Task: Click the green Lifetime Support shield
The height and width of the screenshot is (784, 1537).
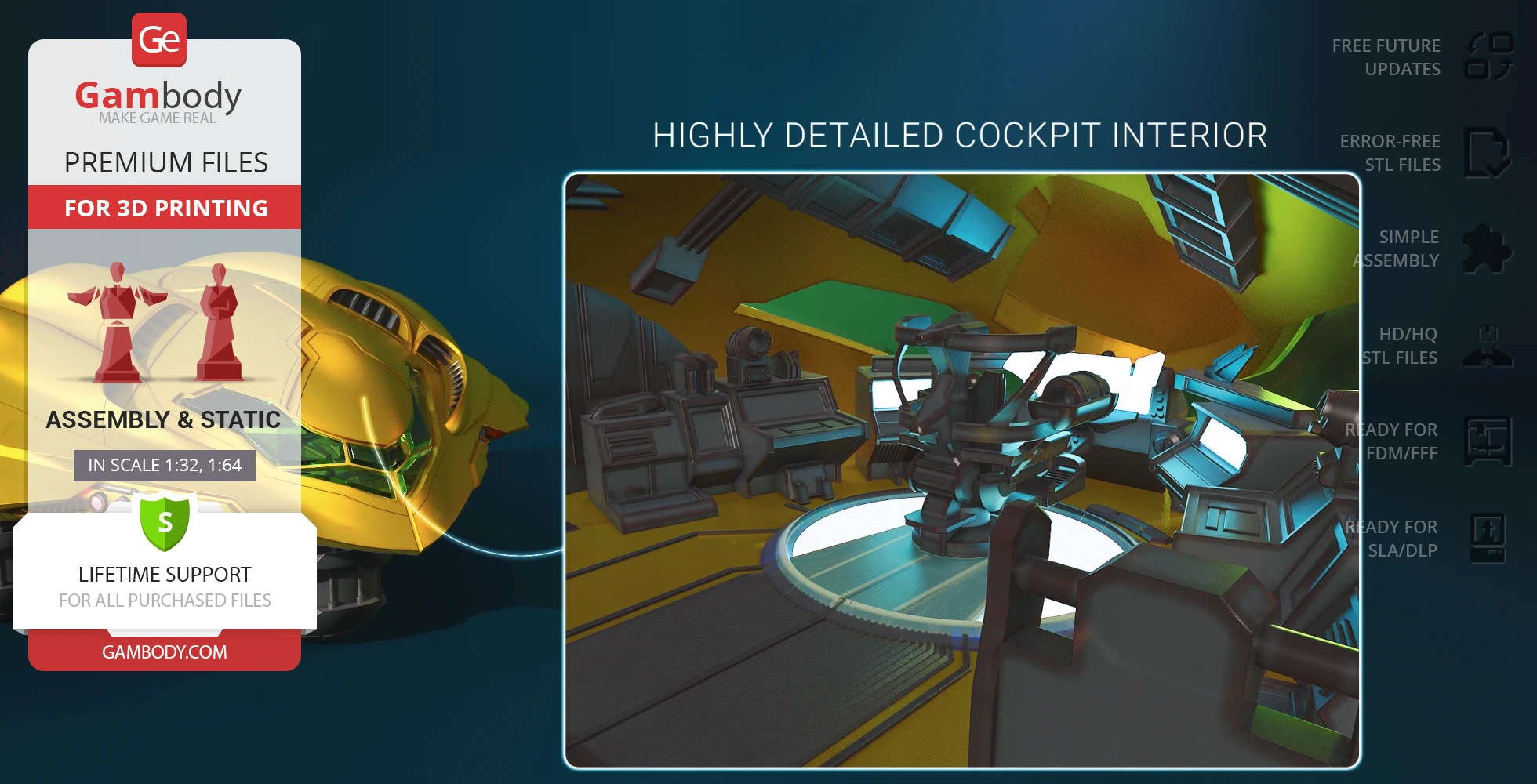Action: click(165, 523)
